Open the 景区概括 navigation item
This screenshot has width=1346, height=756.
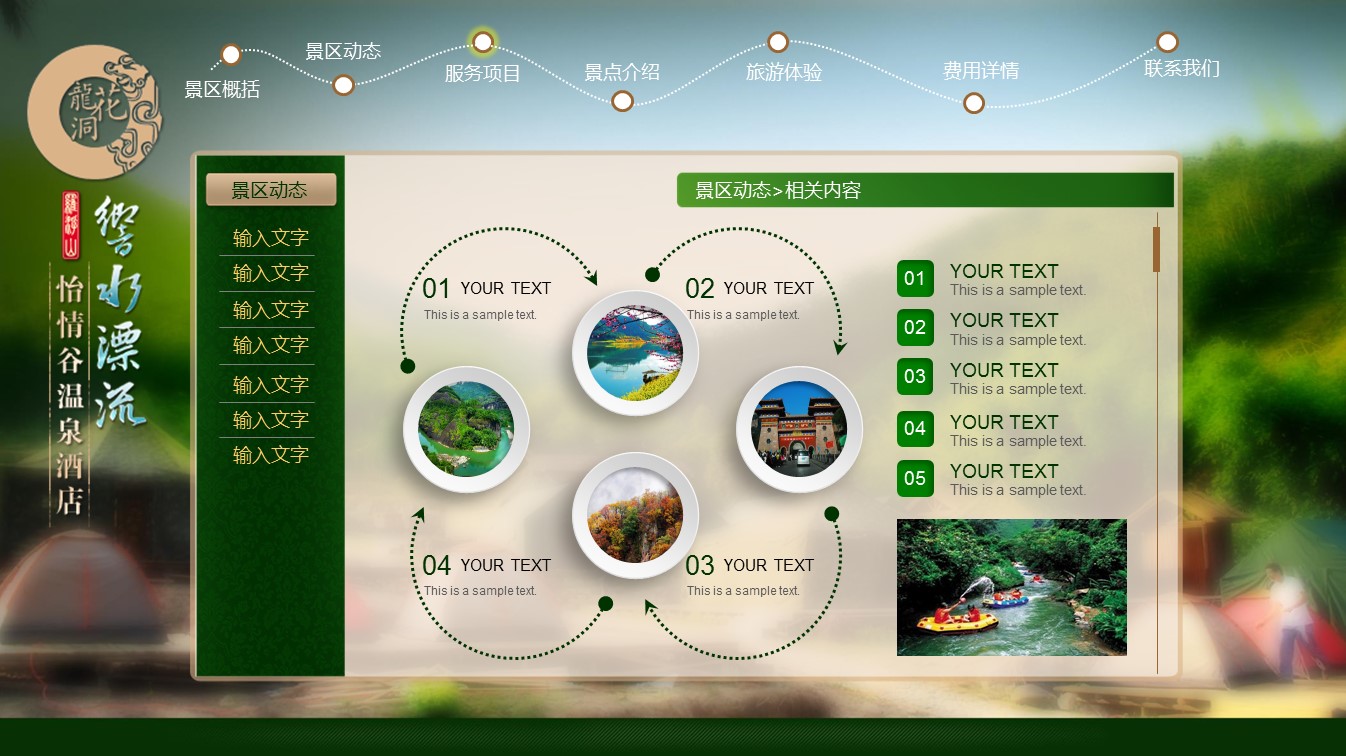pyautogui.click(x=222, y=89)
